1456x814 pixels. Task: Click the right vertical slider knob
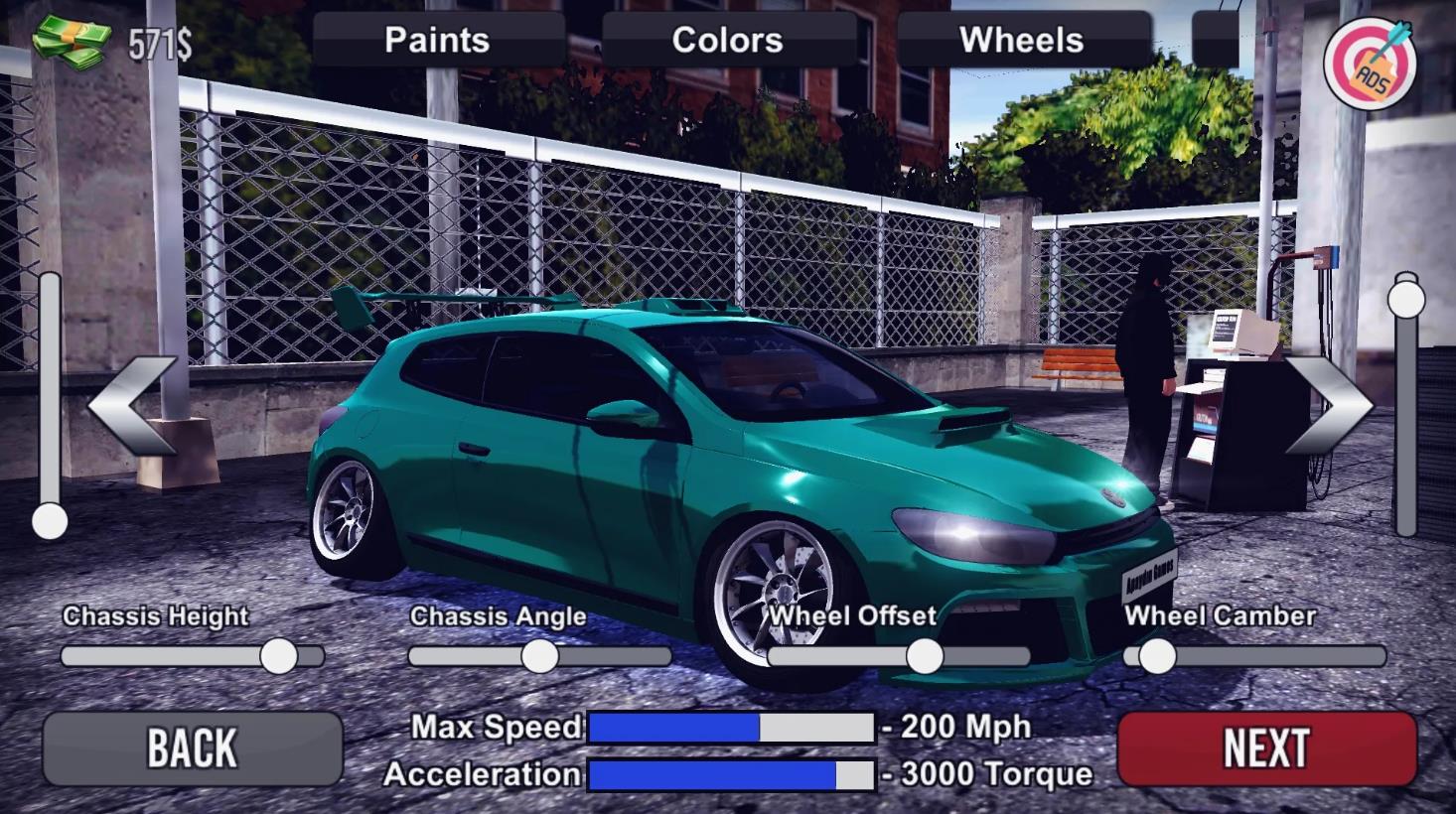point(1406,299)
